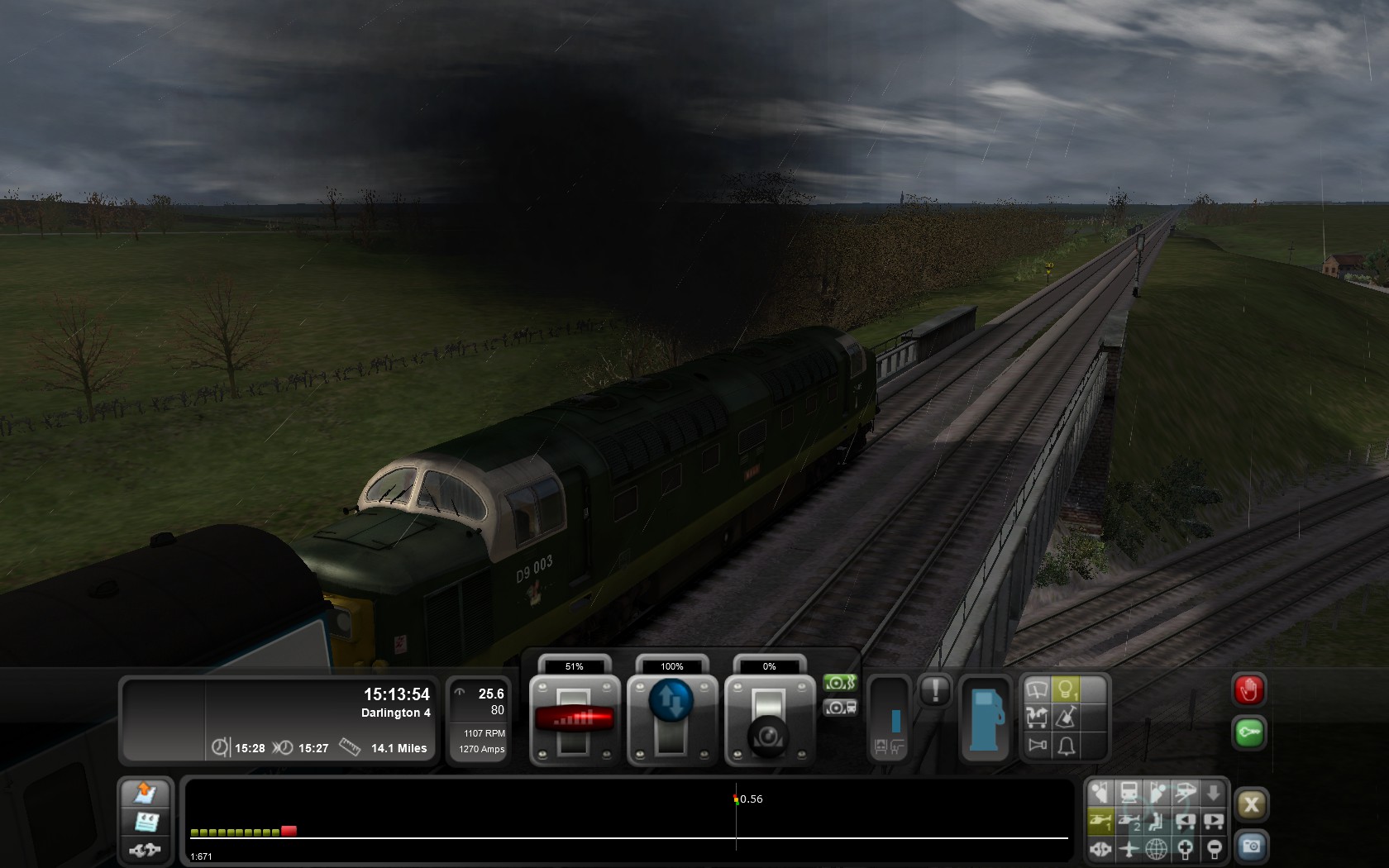The image size is (1389, 868).
Task: Close the HUD with the X button
Action: coord(1251,804)
